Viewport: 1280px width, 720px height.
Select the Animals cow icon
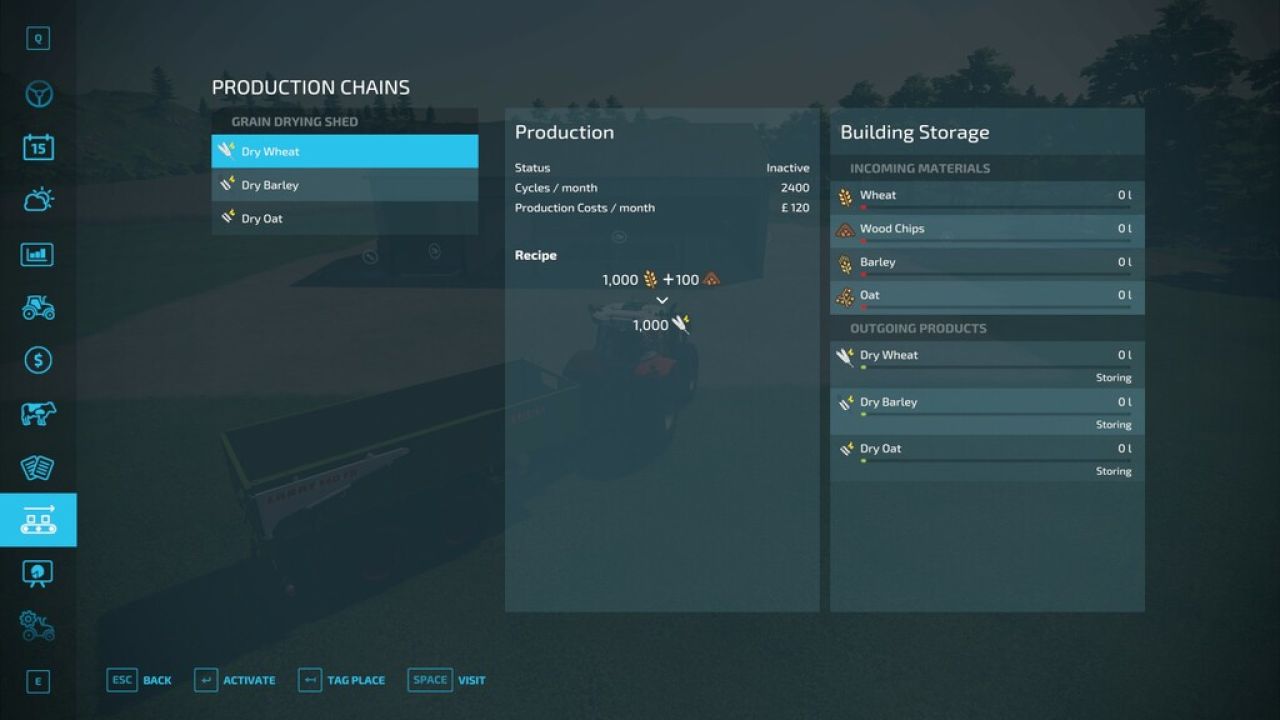pos(38,414)
